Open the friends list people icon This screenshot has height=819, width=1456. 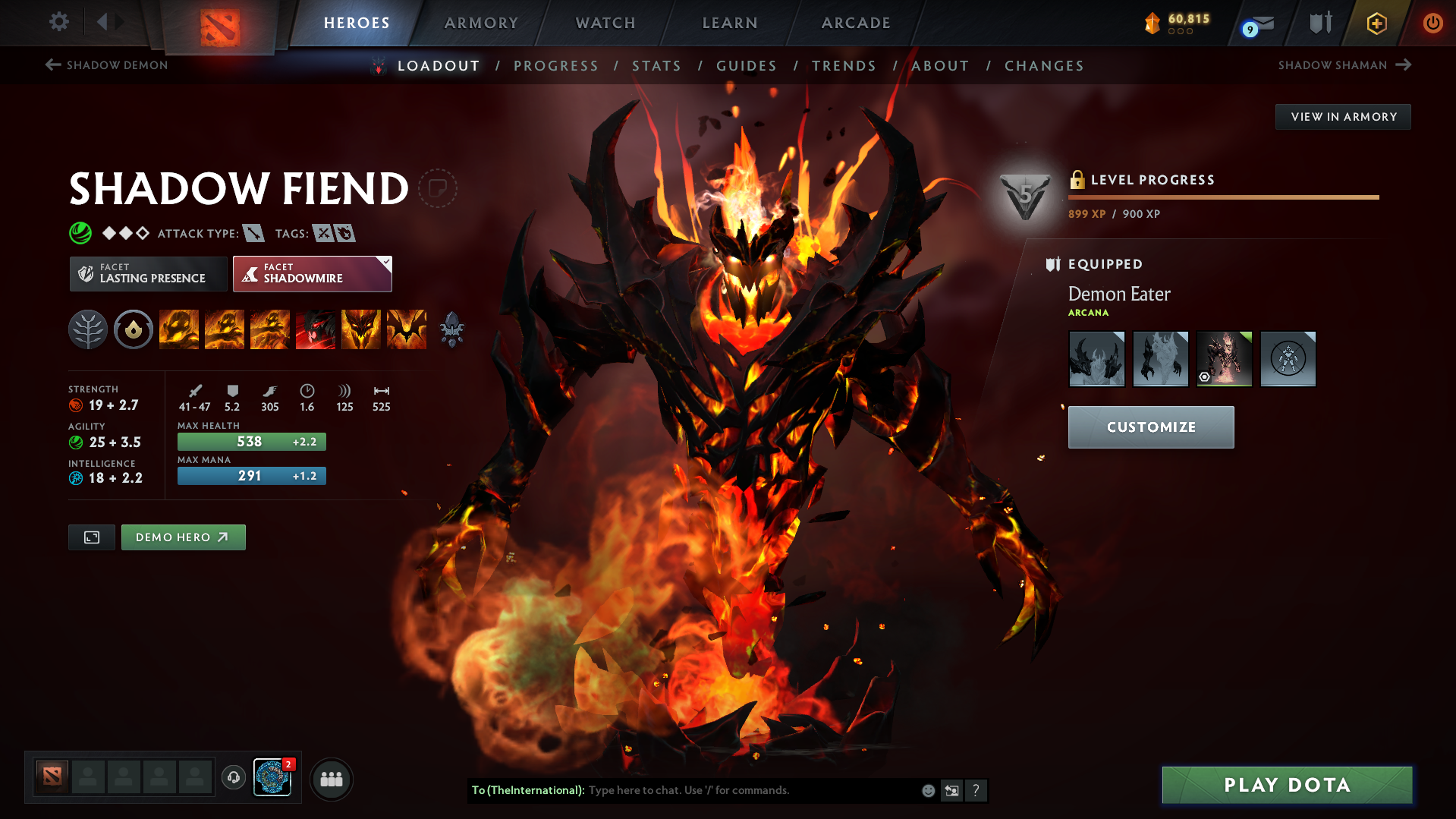pyautogui.click(x=331, y=779)
